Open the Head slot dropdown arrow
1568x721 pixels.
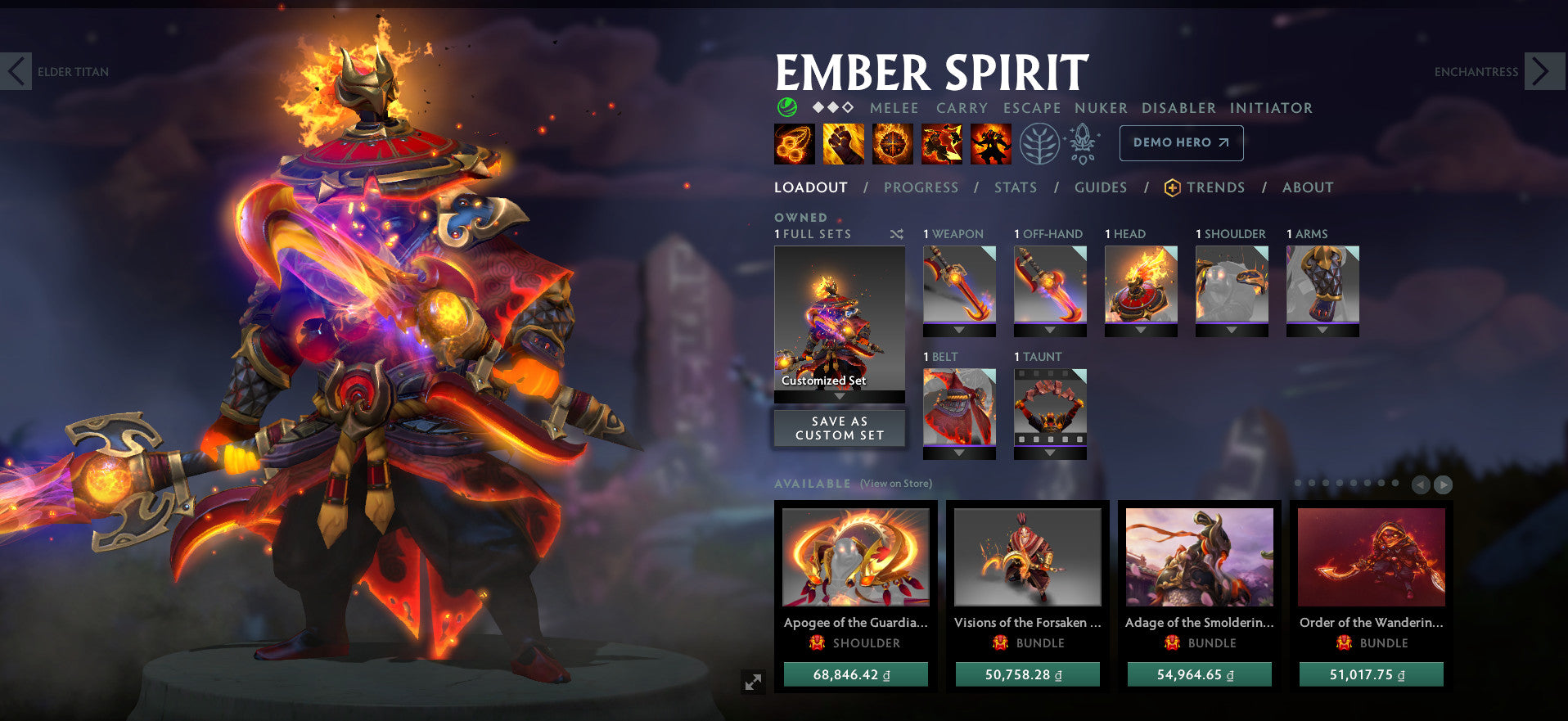(1141, 332)
